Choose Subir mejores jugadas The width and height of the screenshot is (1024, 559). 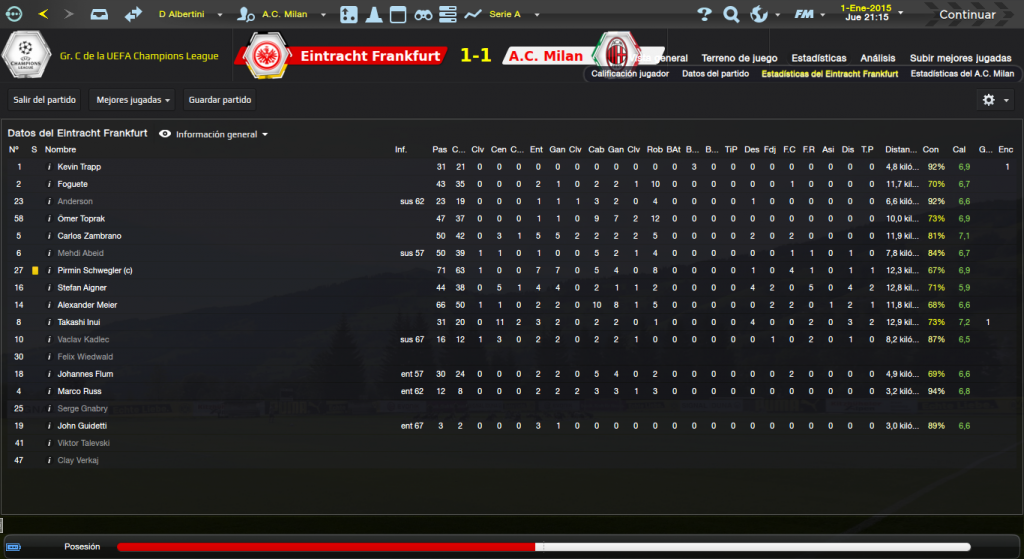pos(960,58)
